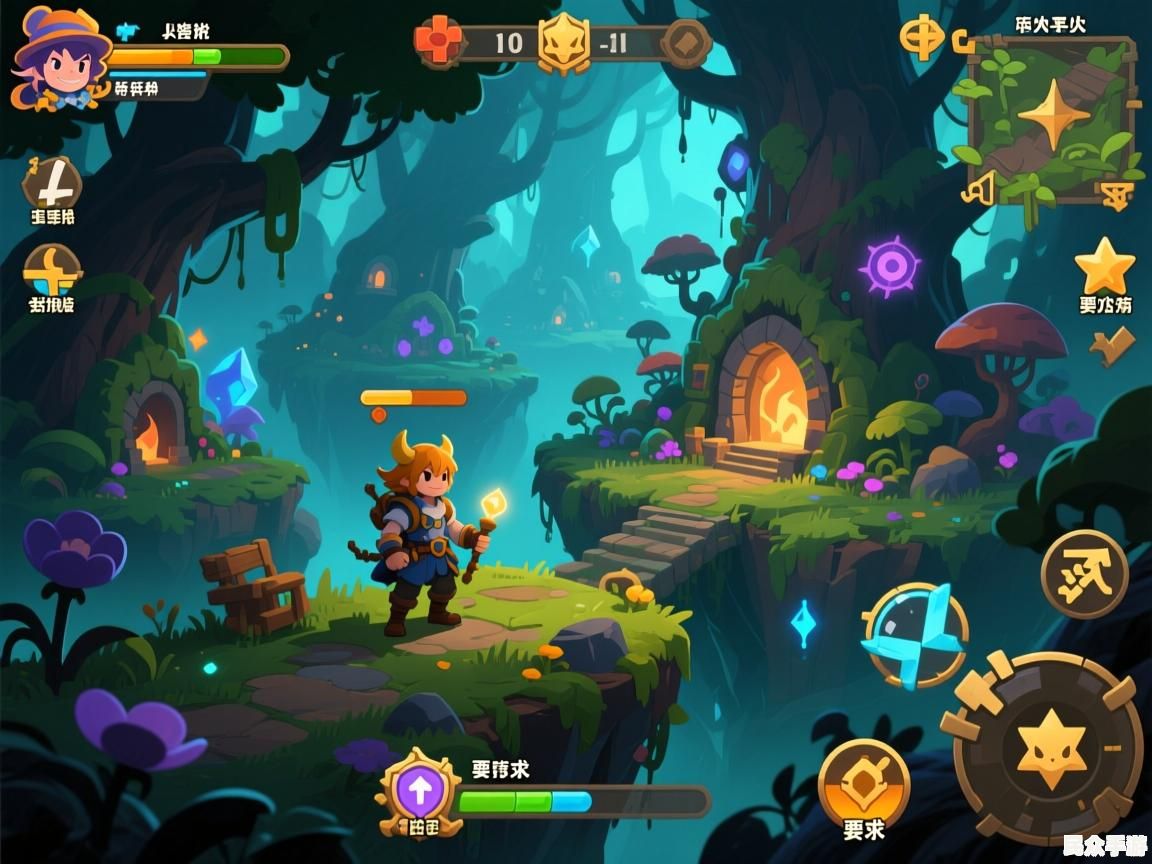Open the gold star favorites button
The image size is (1152, 864).
pyautogui.click(x=1104, y=266)
